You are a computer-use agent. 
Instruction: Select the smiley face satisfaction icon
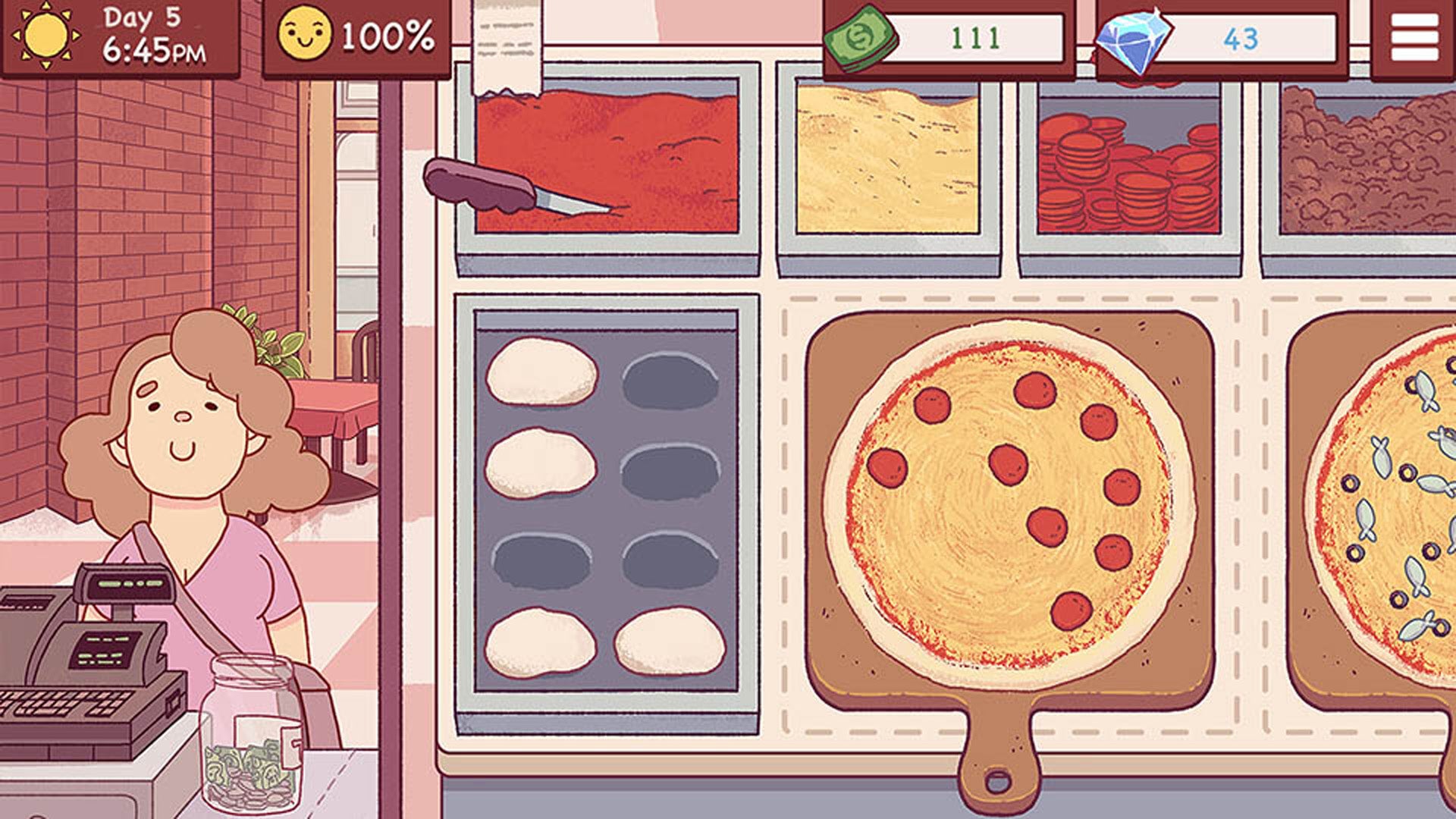tap(306, 33)
